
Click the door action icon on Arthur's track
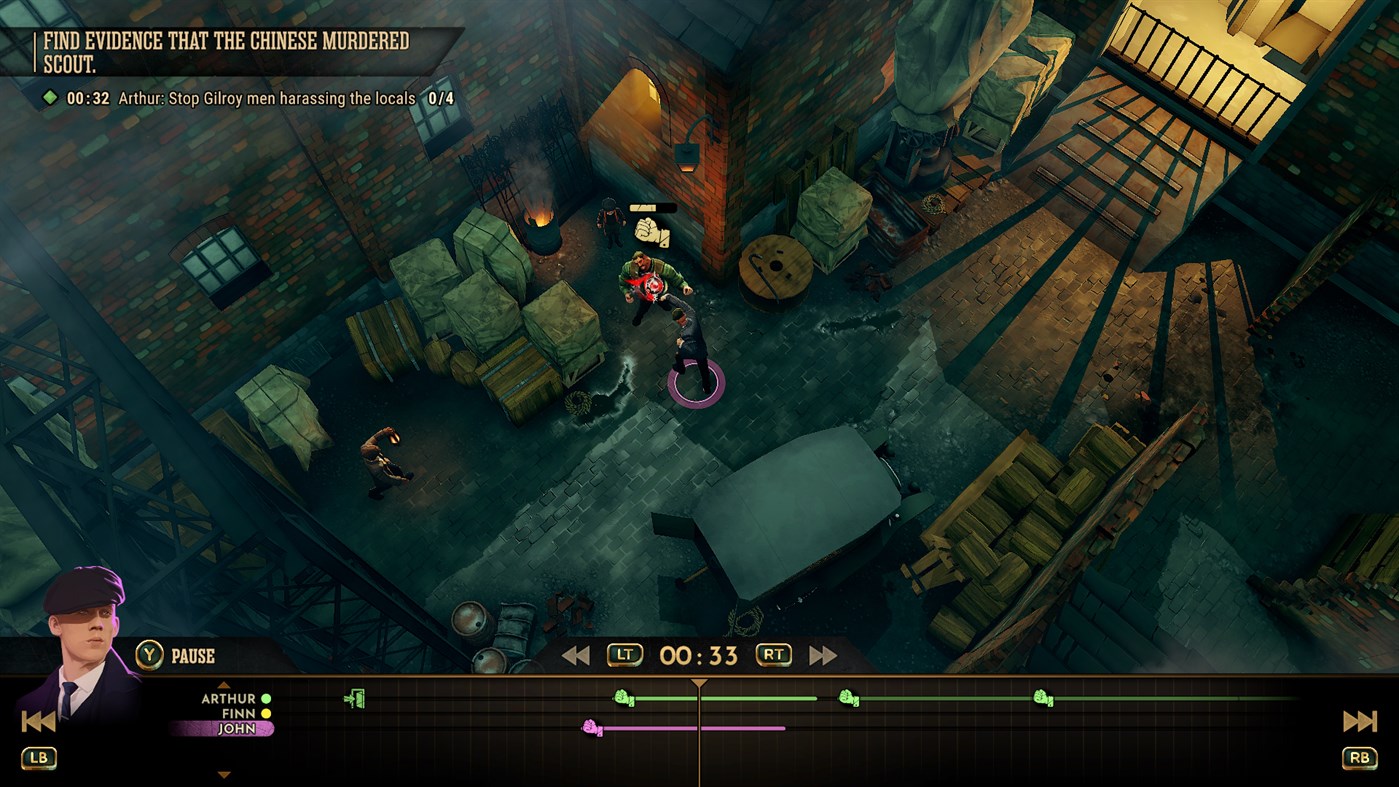[353, 696]
